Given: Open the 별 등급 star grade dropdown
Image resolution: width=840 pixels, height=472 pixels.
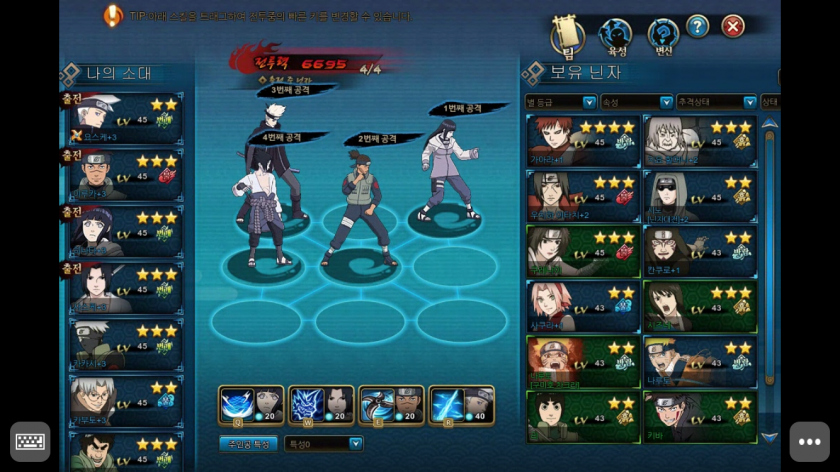Looking at the screenshot, I should [562, 102].
